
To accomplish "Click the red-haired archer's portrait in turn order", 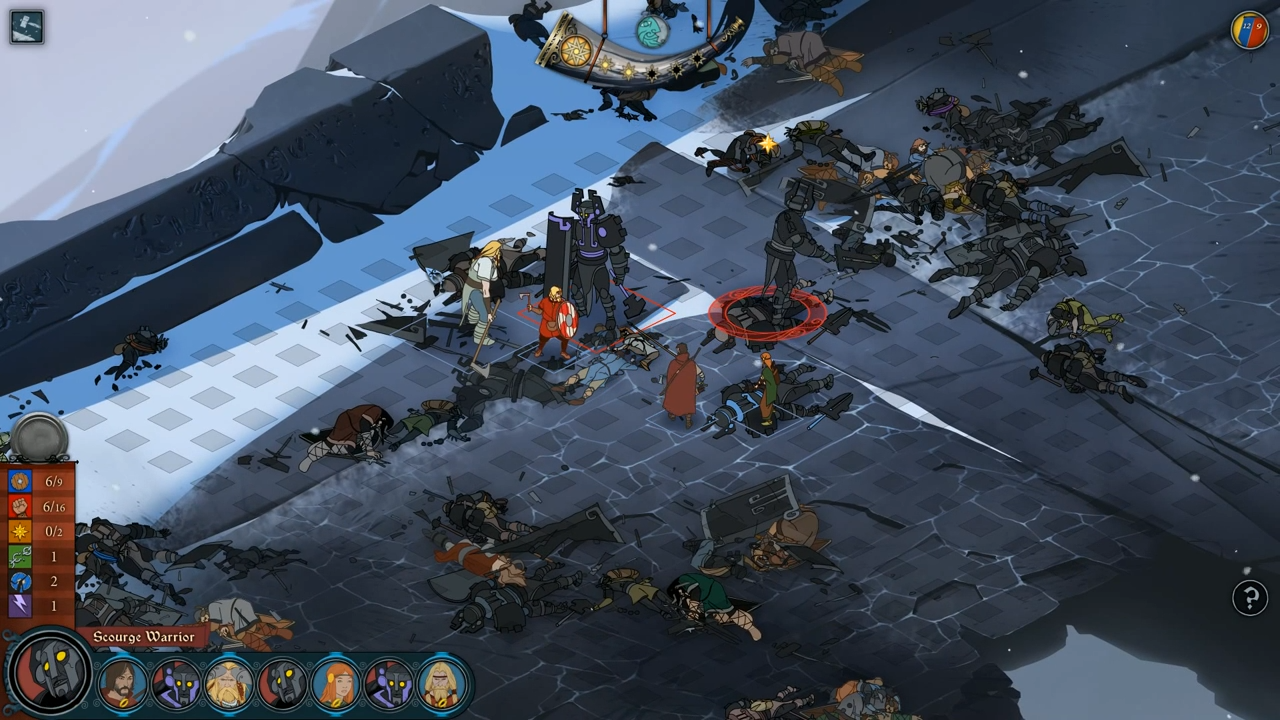I will [333, 685].
